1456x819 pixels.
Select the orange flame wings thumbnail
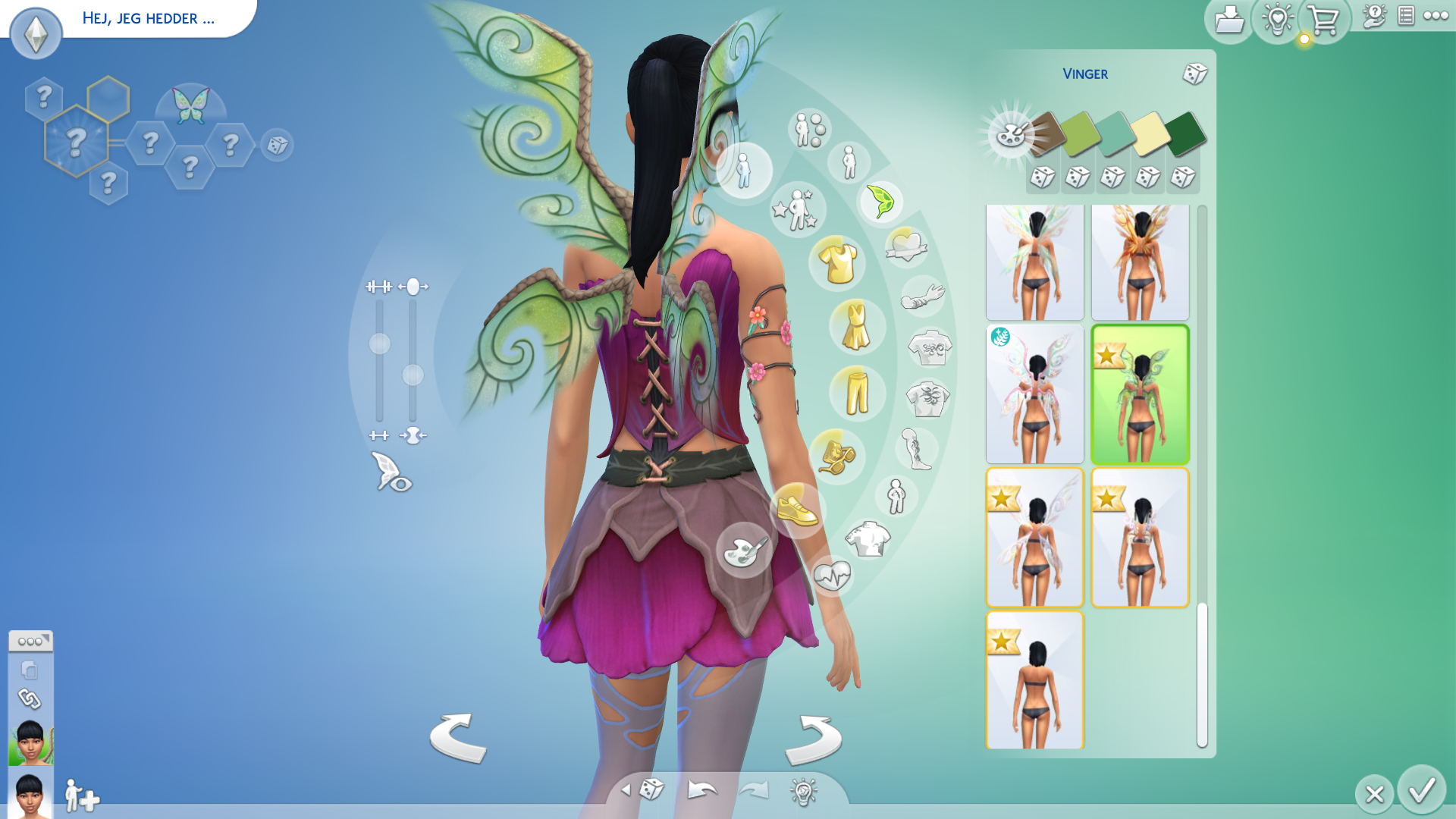click(x=1140, y=262)
